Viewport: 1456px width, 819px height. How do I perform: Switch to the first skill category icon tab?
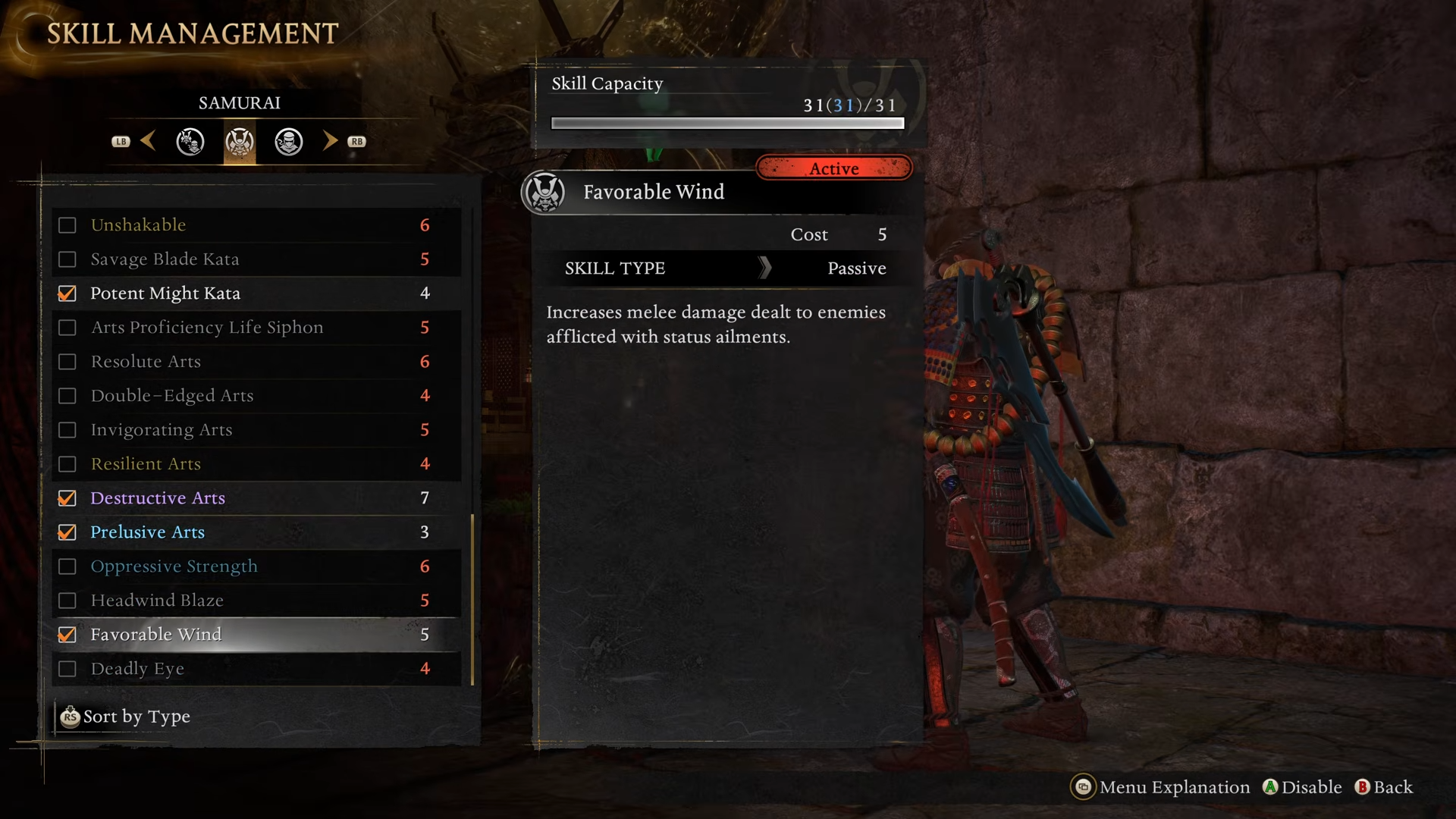point(190,142)
